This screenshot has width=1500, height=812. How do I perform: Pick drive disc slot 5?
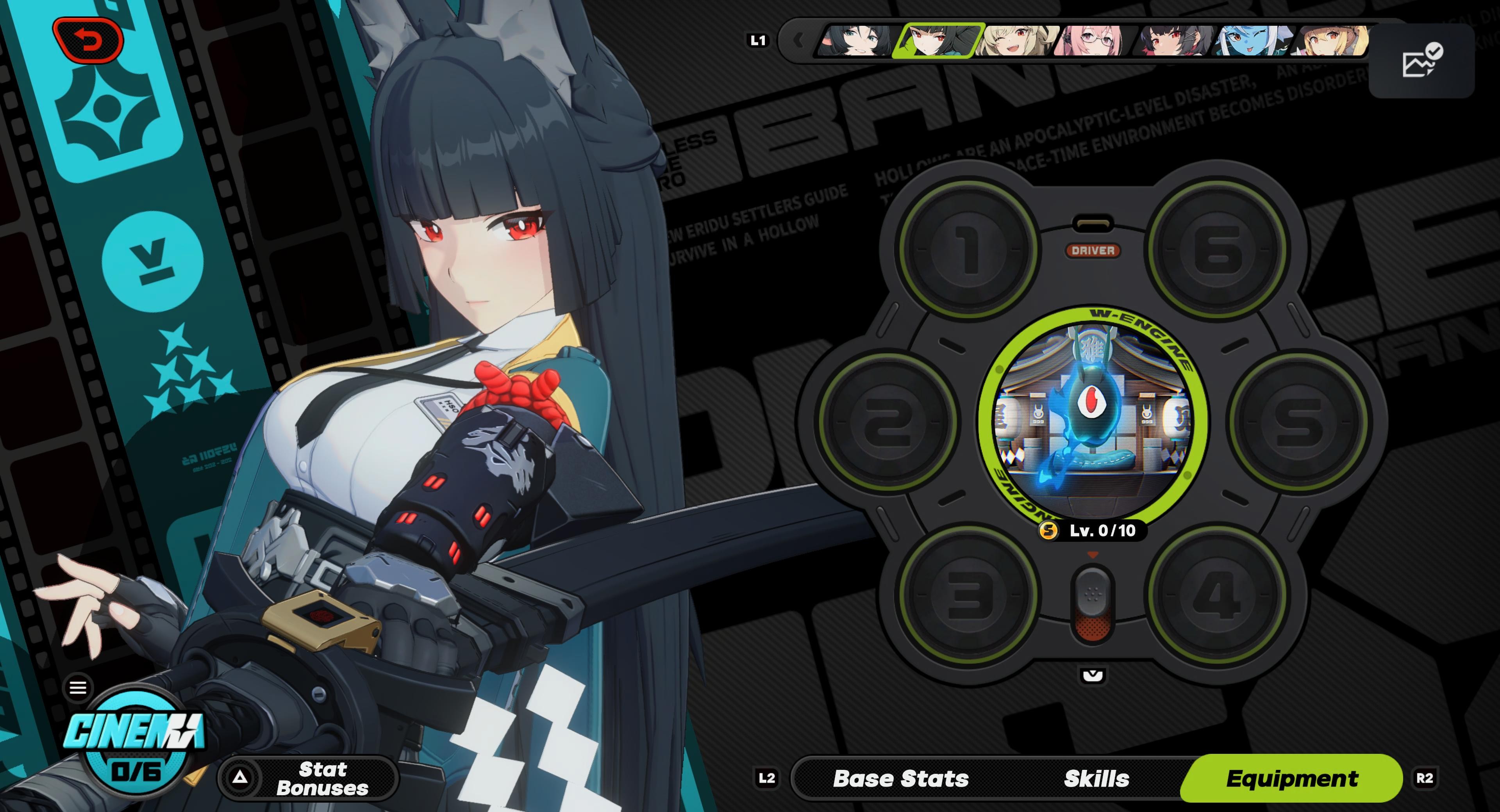point(1299,420)
